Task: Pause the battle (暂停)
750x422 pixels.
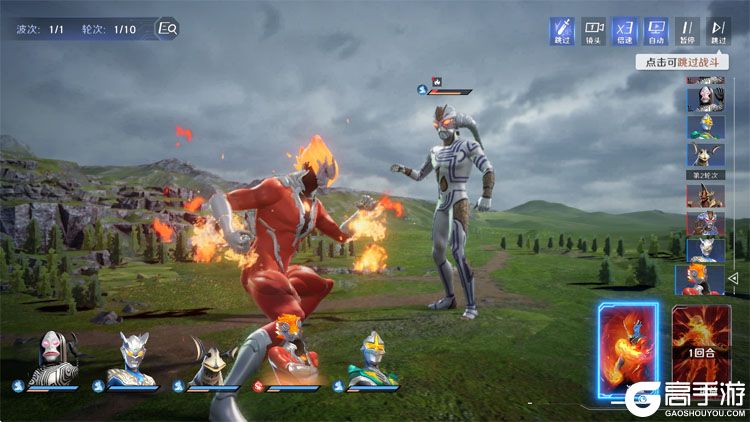Action: coord(688,31)
